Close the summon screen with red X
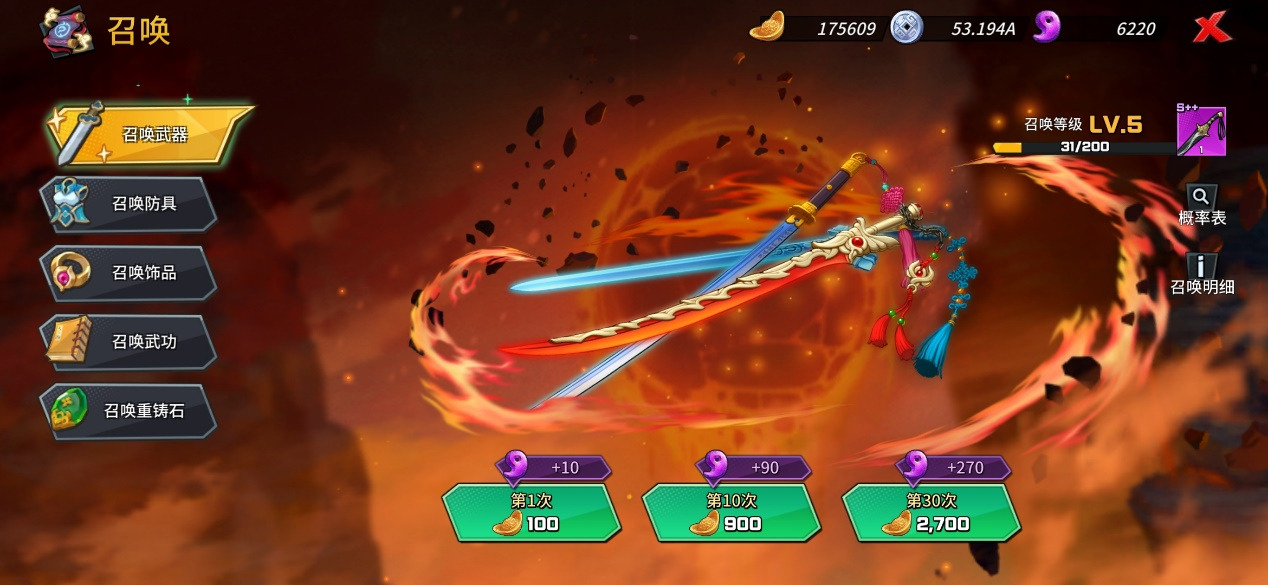 1211,28
